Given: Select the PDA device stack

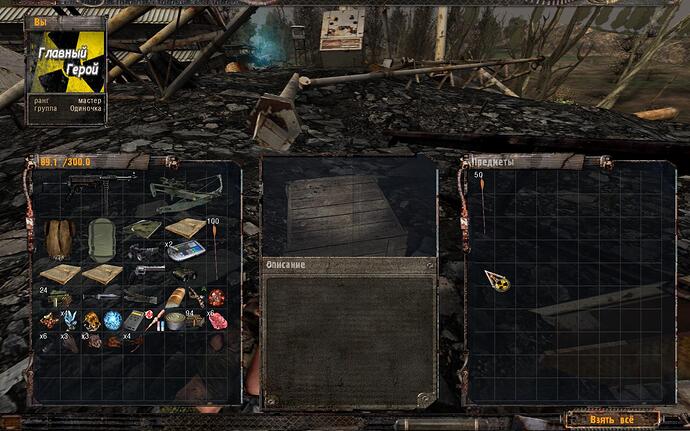Looking at the screenshot, I should pyautogui.click(x=185, y=250).
